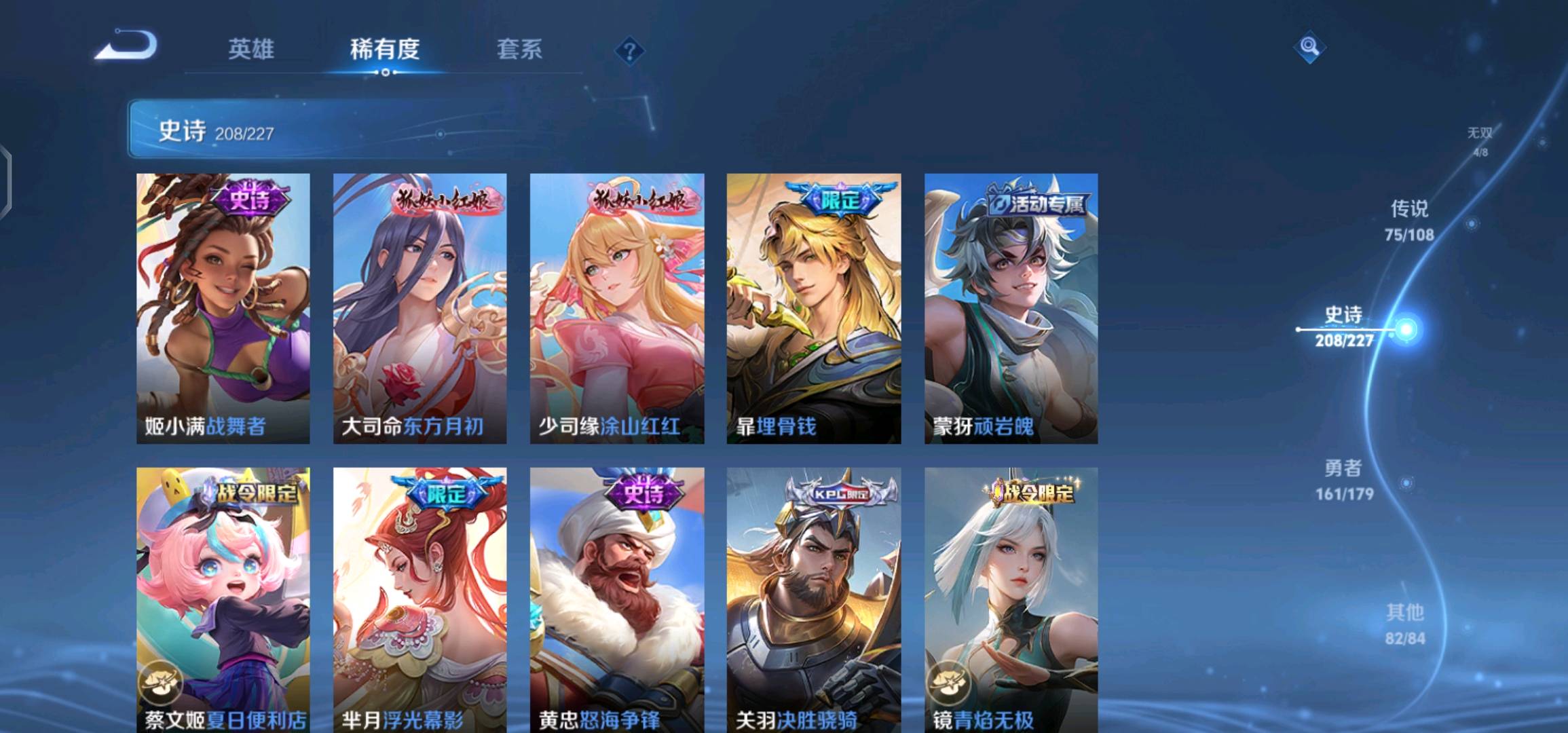Jump to the 无双 rarity section
Screen dimensions: 1568x733
(1480, 140)
